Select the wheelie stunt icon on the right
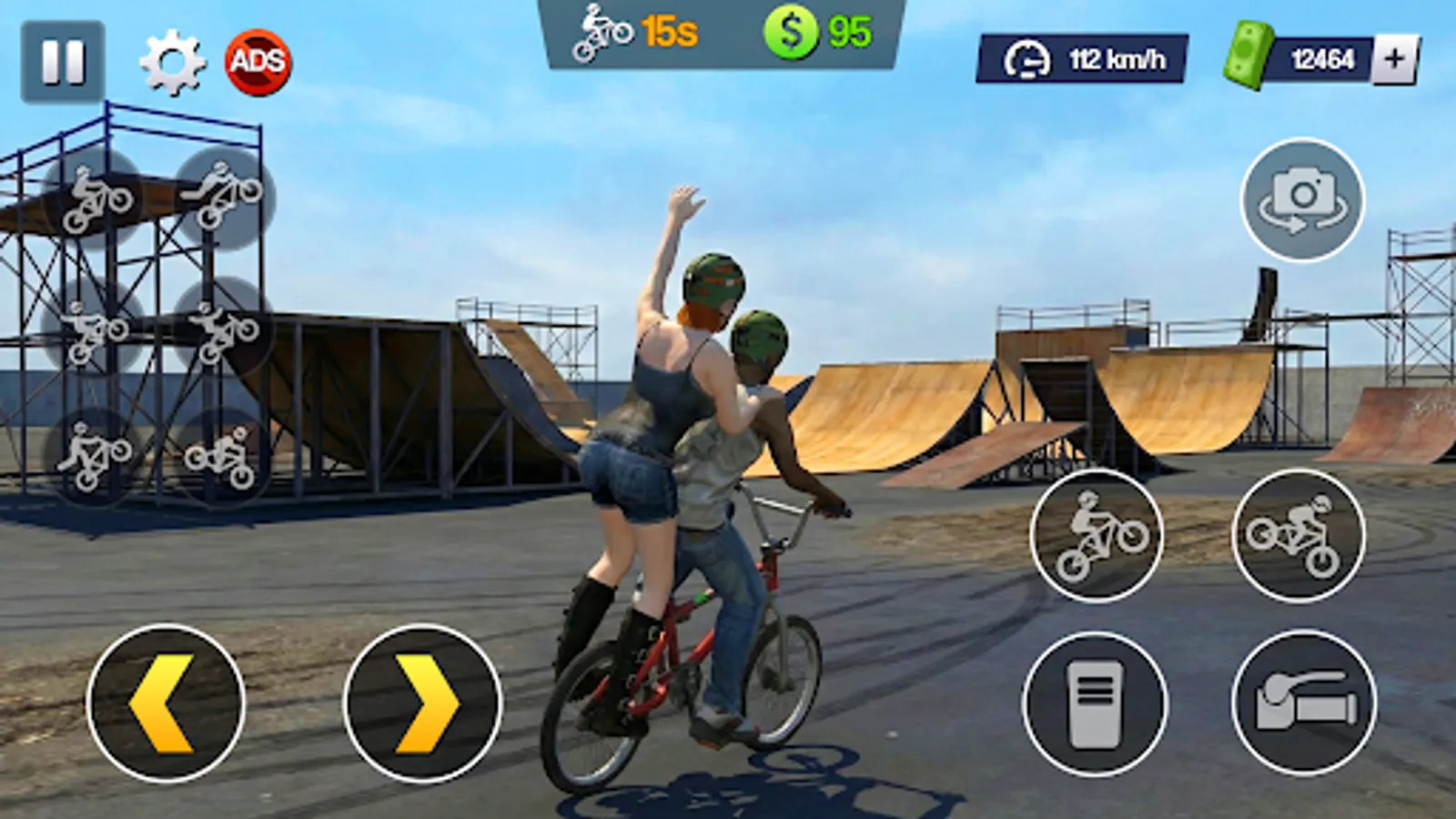Image resolution: width=1456 pixels, height=819 pixels. [x=1098, y=537]
